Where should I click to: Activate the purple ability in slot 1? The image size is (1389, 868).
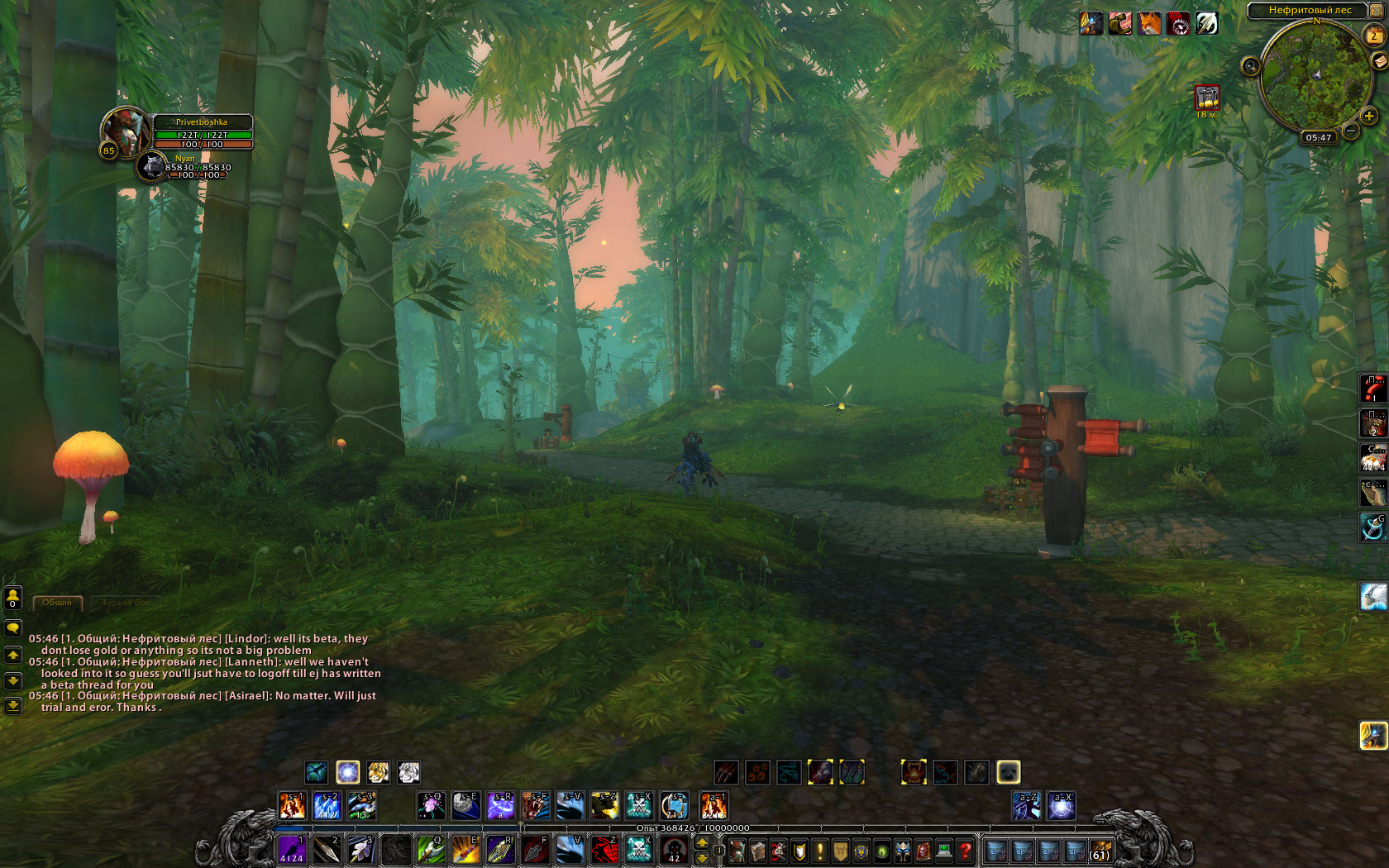tap(291, 849)
